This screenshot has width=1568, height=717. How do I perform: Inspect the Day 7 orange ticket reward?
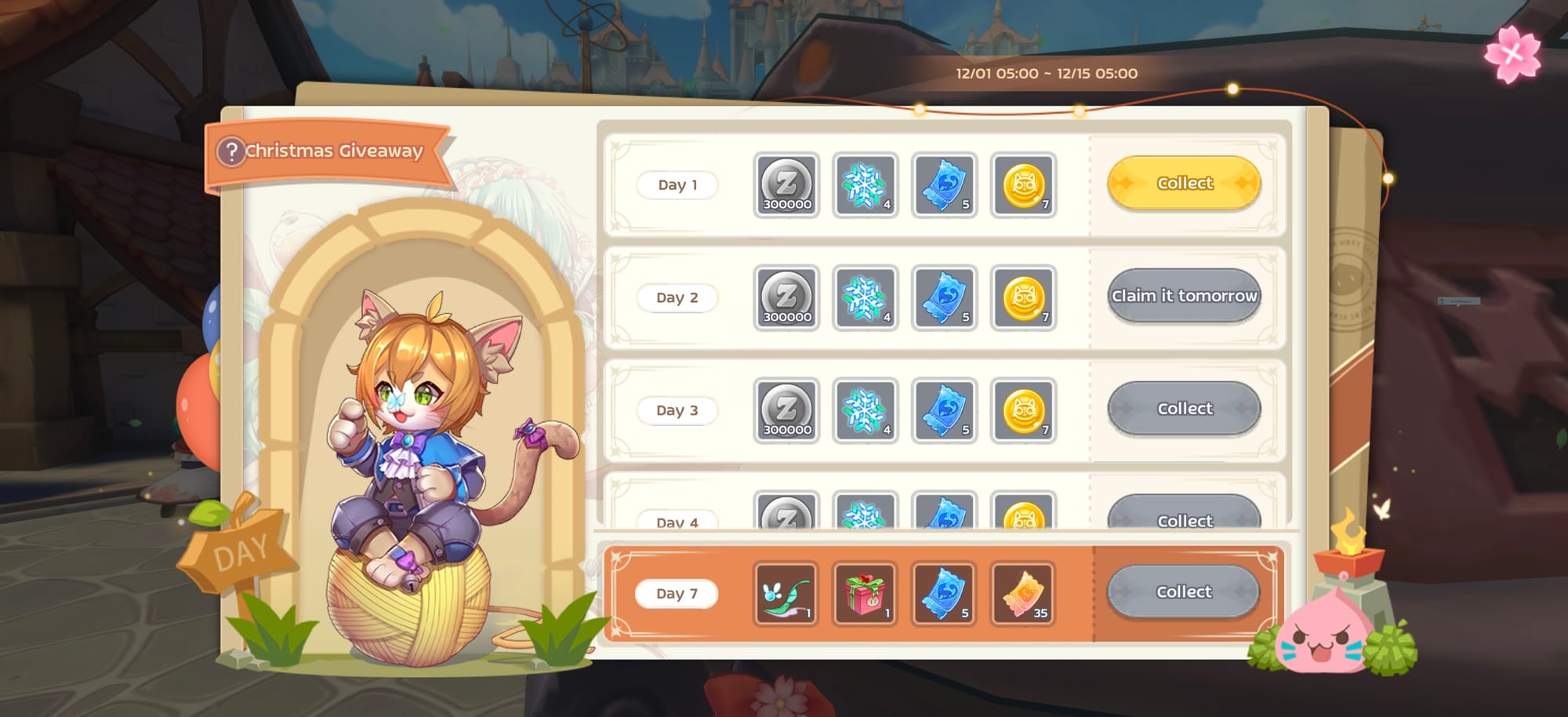pyautogui.click(x=1023, y=594)
